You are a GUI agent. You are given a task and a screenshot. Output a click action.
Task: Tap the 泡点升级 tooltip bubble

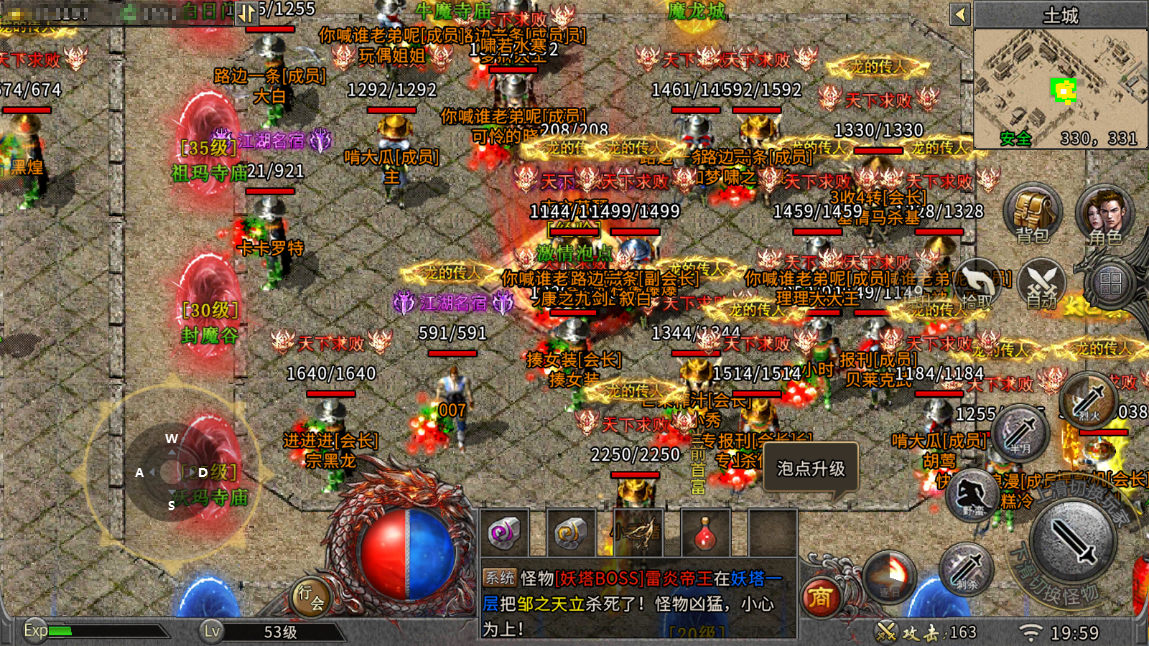tap(811, 468)
